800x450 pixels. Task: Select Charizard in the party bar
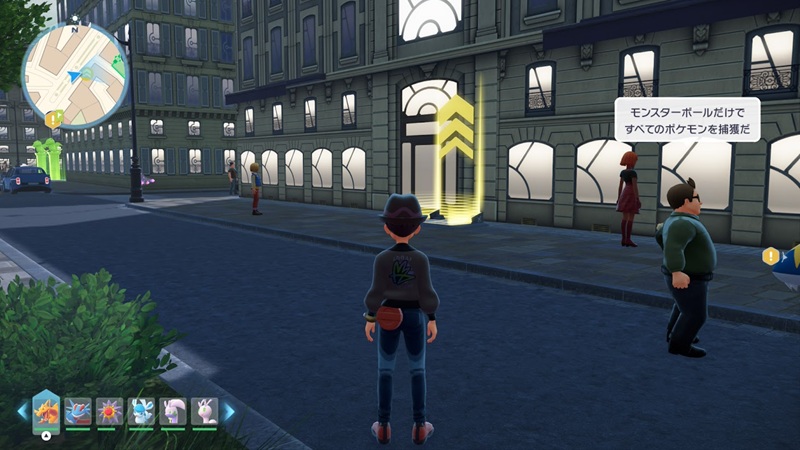47,410
